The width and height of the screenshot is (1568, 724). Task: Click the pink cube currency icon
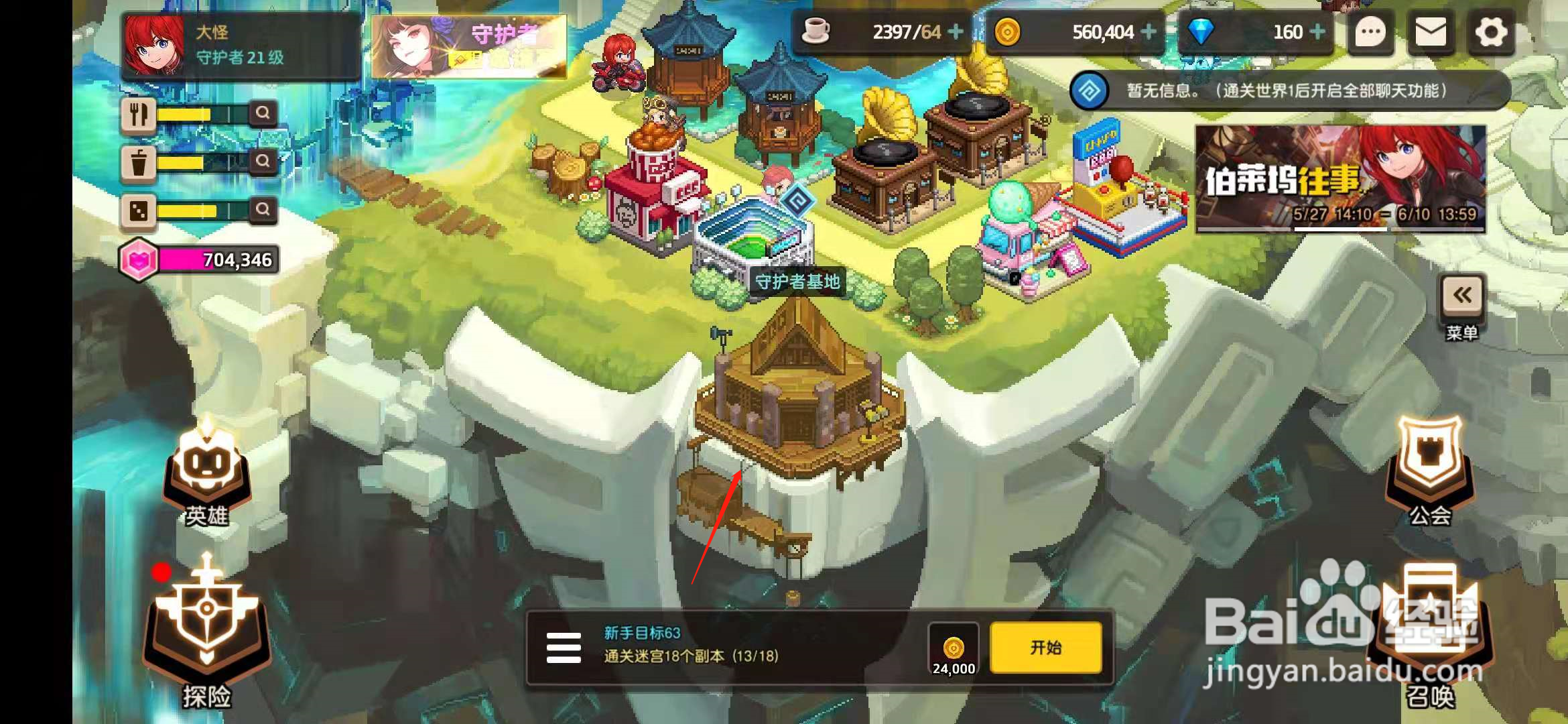(139, 261)
